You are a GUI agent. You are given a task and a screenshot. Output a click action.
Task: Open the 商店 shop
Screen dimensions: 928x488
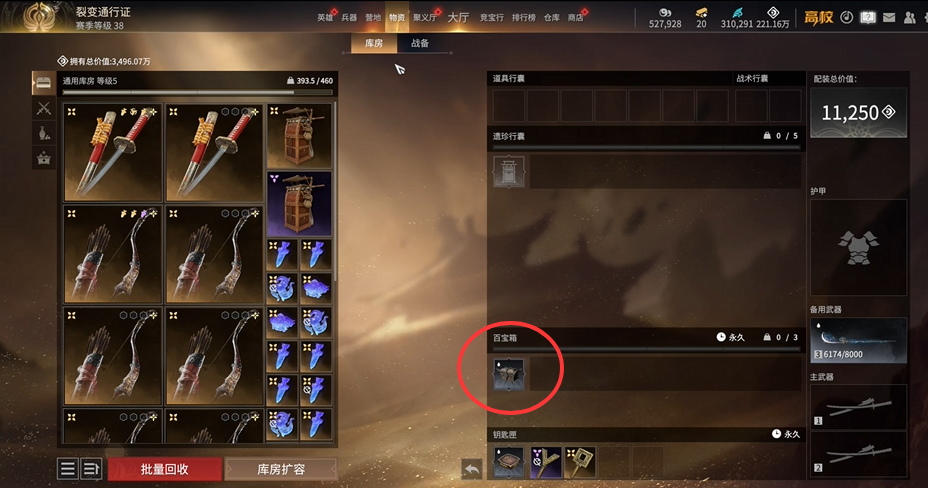coord(575,17)
